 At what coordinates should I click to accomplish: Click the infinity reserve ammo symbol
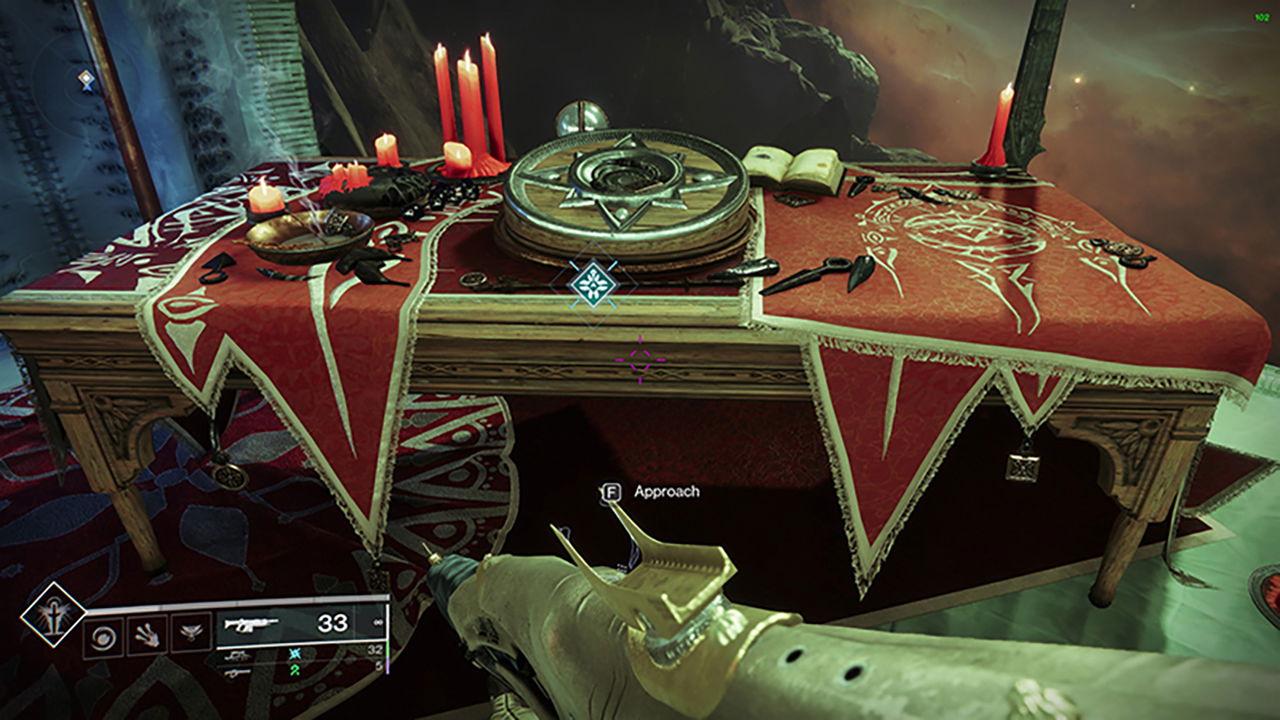[x=377, y=623]
